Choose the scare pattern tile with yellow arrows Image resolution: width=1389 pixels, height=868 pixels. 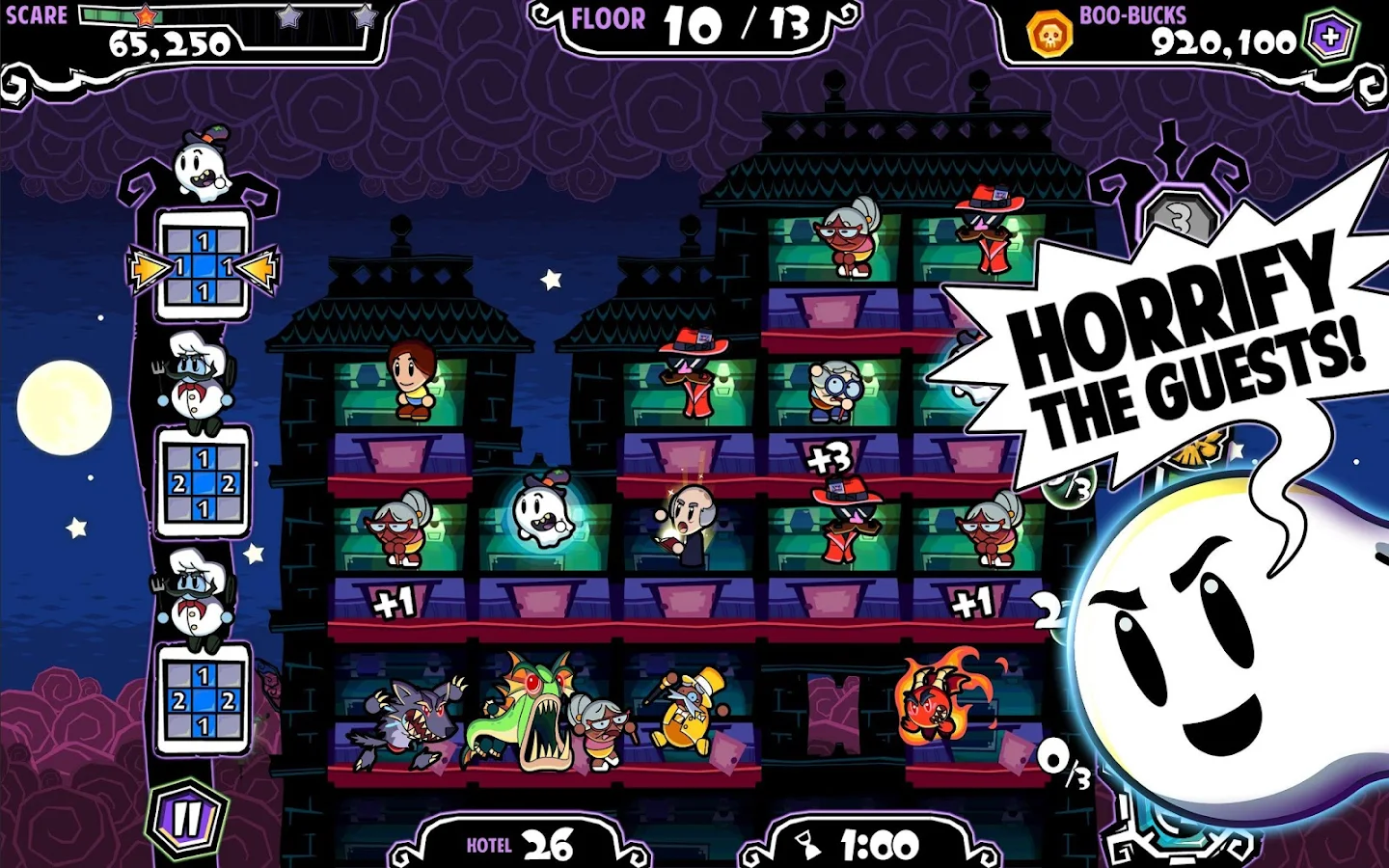click(x=203, y=267)
